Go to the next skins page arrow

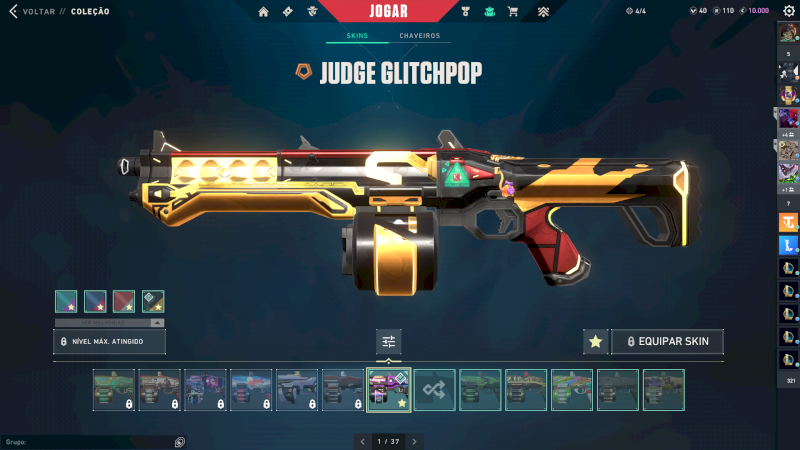(415, 441)
